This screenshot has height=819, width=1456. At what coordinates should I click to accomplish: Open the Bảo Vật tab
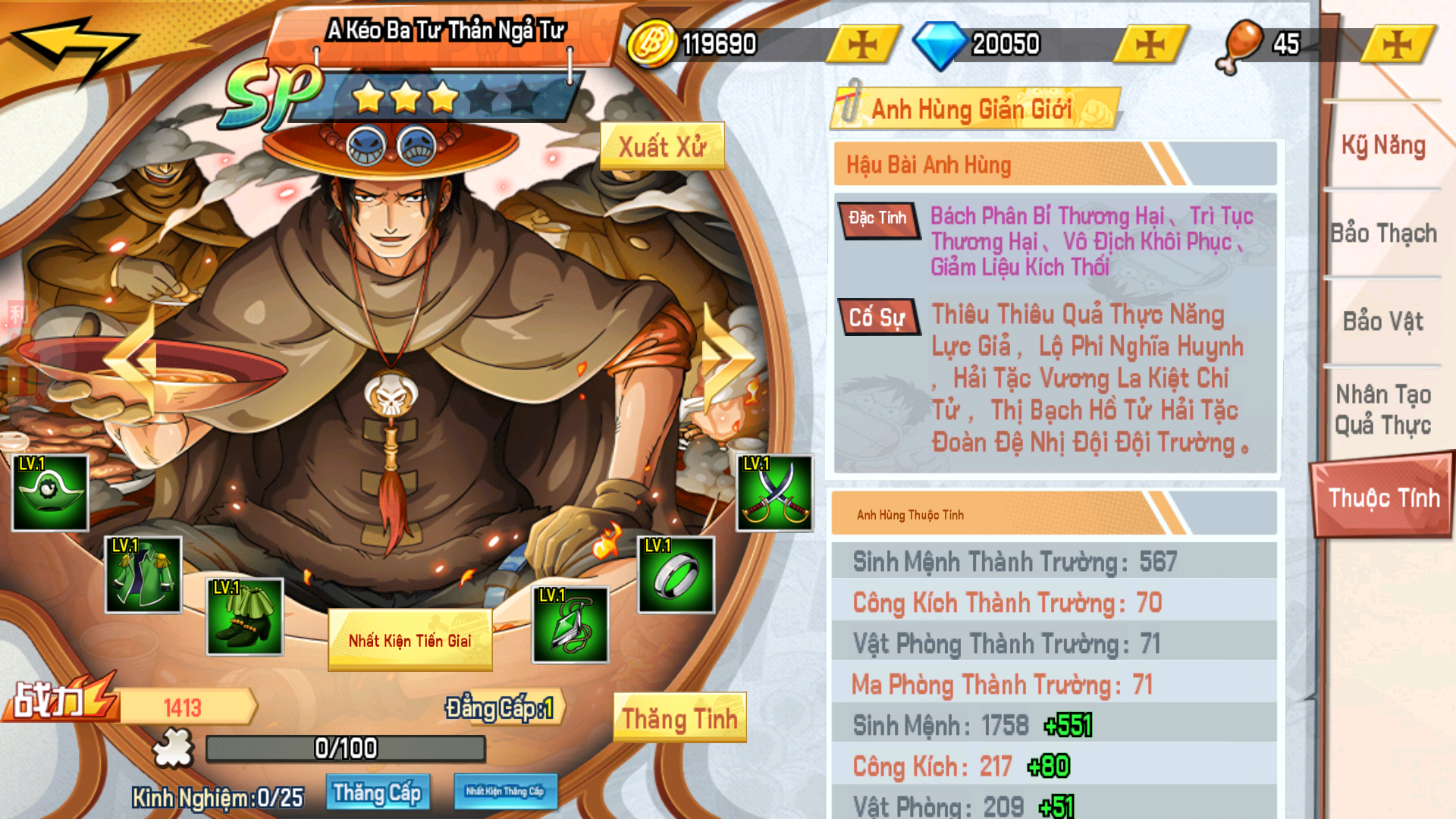[x=1382, y=322]
